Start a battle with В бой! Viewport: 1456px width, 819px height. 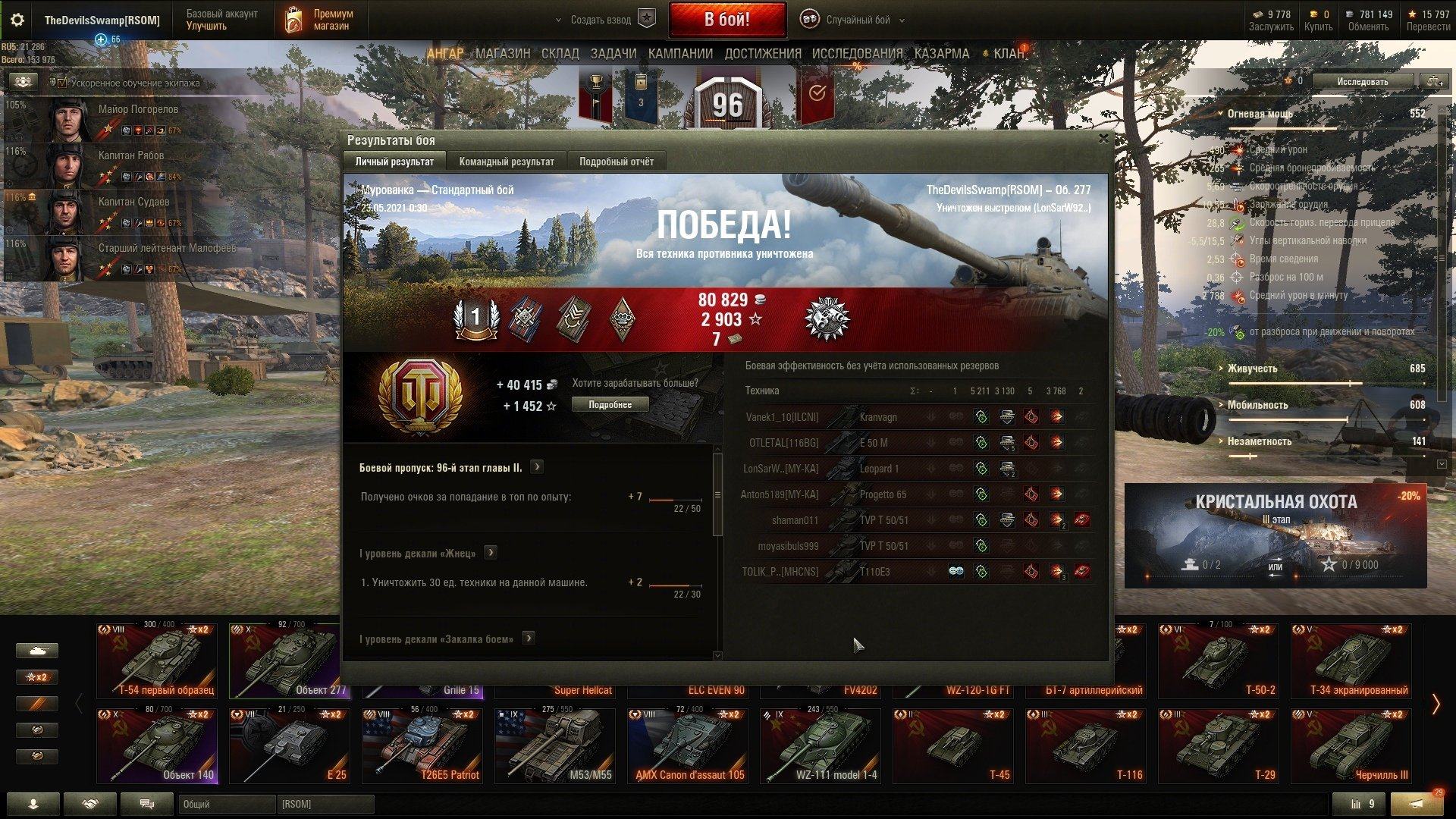point(726,20)
